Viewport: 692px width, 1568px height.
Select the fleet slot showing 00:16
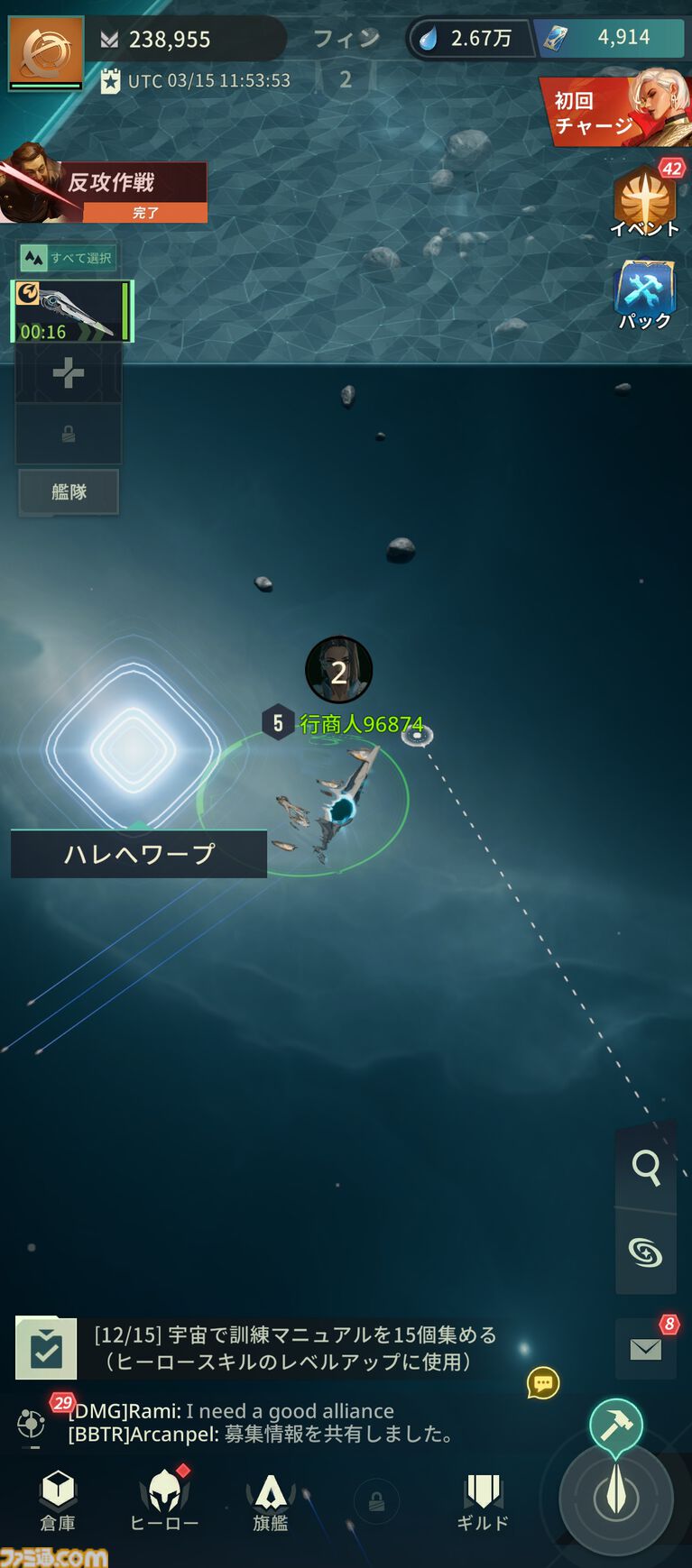(72, 311)
